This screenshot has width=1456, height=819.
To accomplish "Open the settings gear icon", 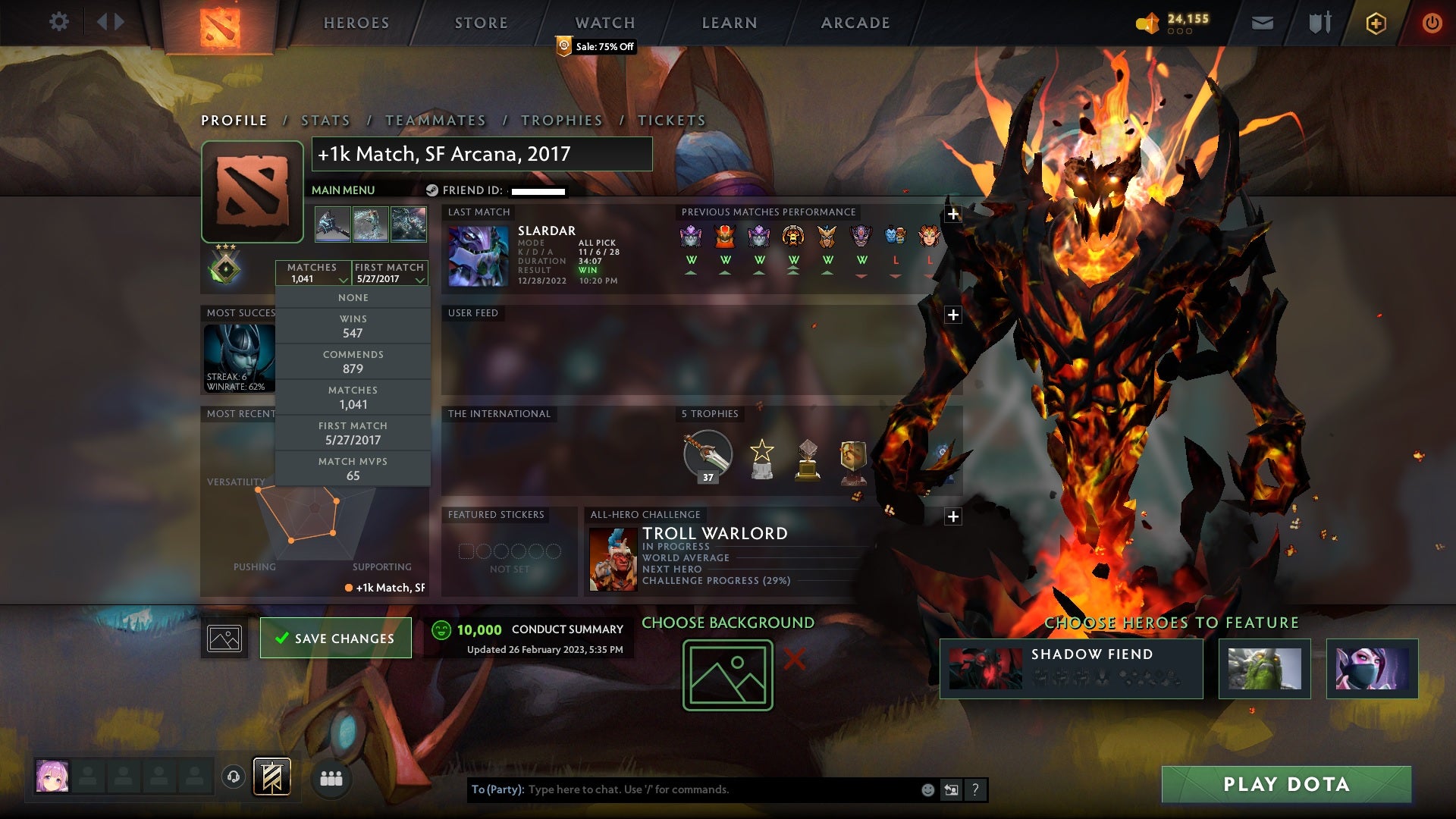I will pos(58,22).
